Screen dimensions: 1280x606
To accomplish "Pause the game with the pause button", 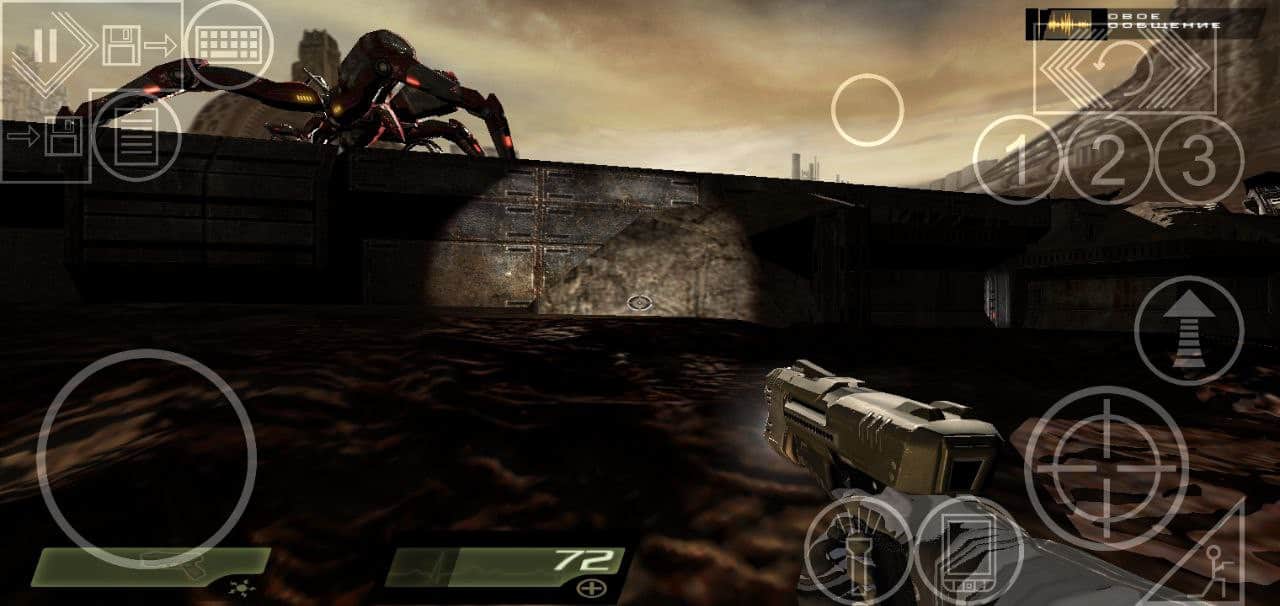I will point(45,45).
